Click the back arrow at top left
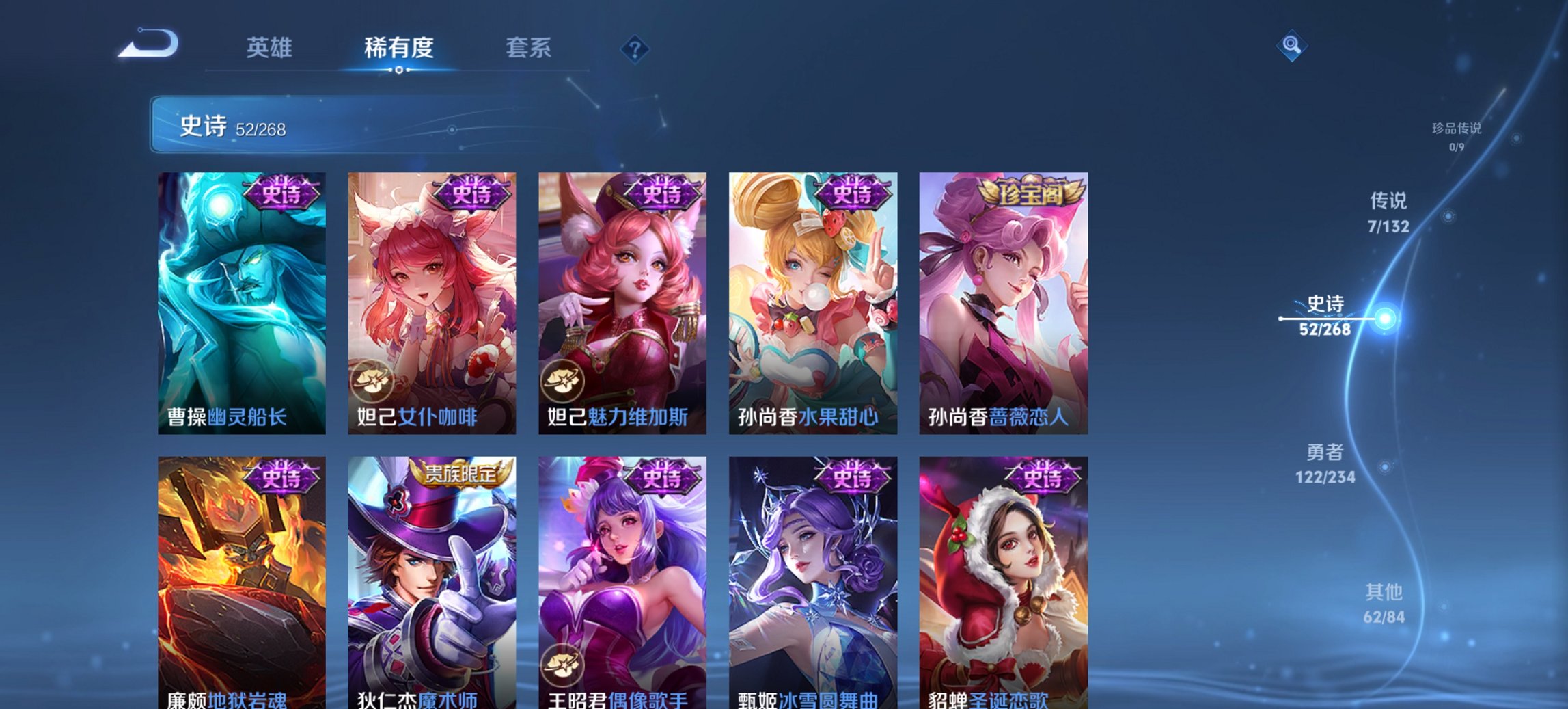This screenshot has width=1568, height=709. (x=147, y=44)
